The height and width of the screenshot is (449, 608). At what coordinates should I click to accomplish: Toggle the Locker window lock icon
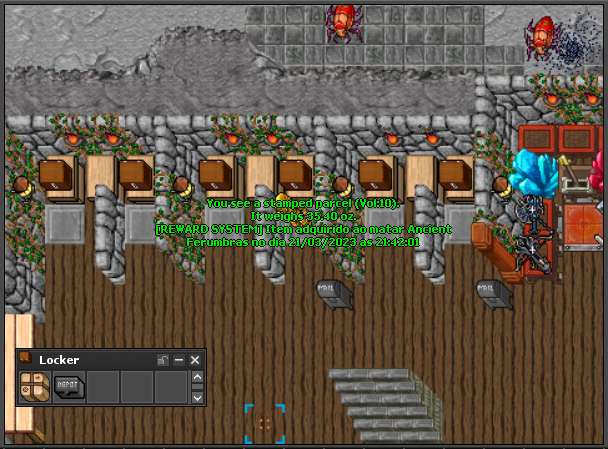click(163, 360)
